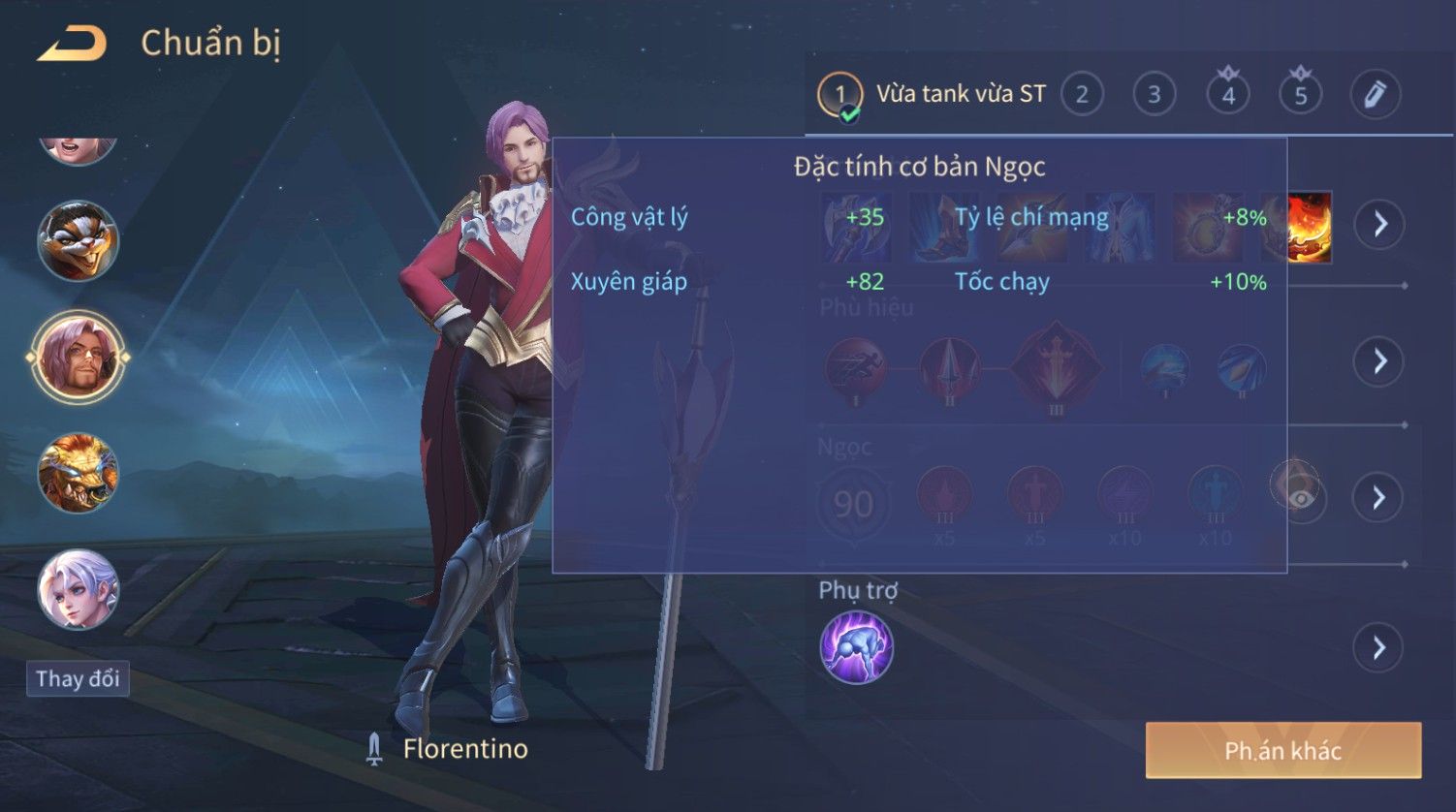Switch to loadout slot 2
The image size is (1456, 812).
[1082, 95]
